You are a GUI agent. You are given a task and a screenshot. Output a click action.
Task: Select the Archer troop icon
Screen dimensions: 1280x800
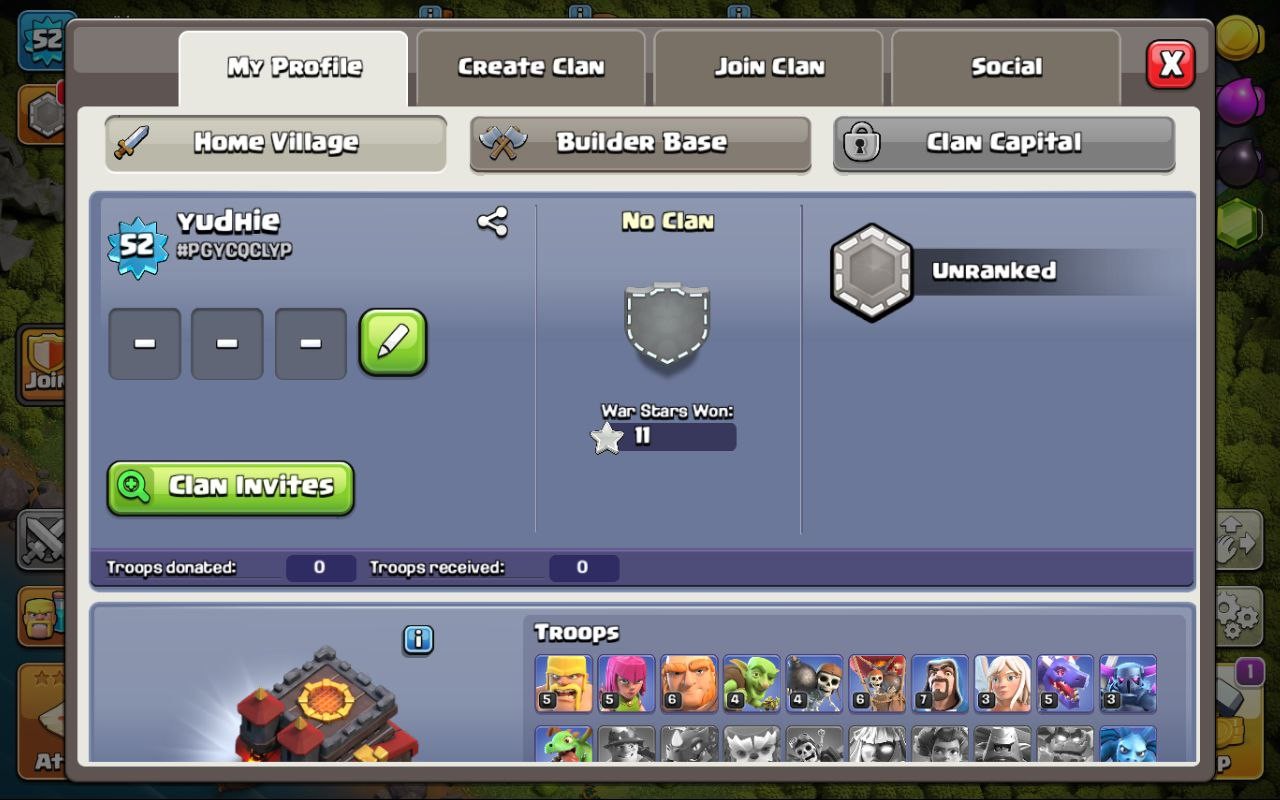[626, 683]
